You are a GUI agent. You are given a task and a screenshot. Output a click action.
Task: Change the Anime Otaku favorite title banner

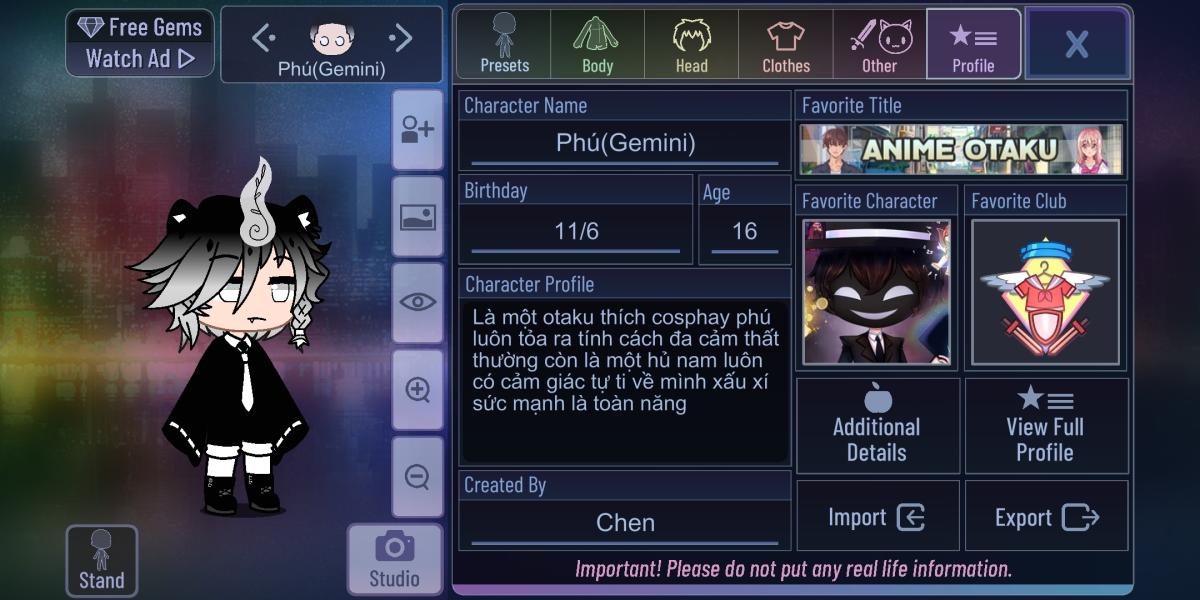tap(961, 150)
